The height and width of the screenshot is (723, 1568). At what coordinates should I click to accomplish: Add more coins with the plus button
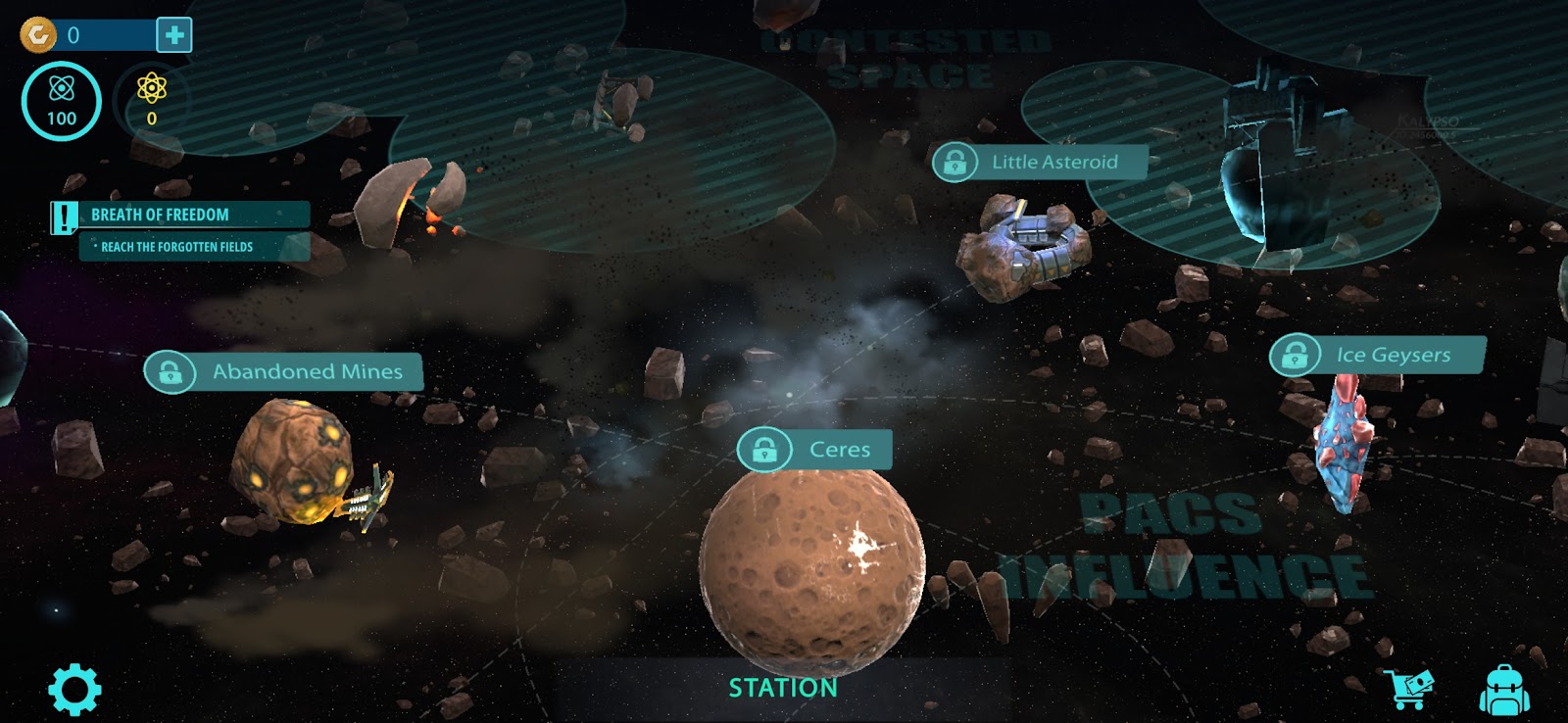point(174,35)
